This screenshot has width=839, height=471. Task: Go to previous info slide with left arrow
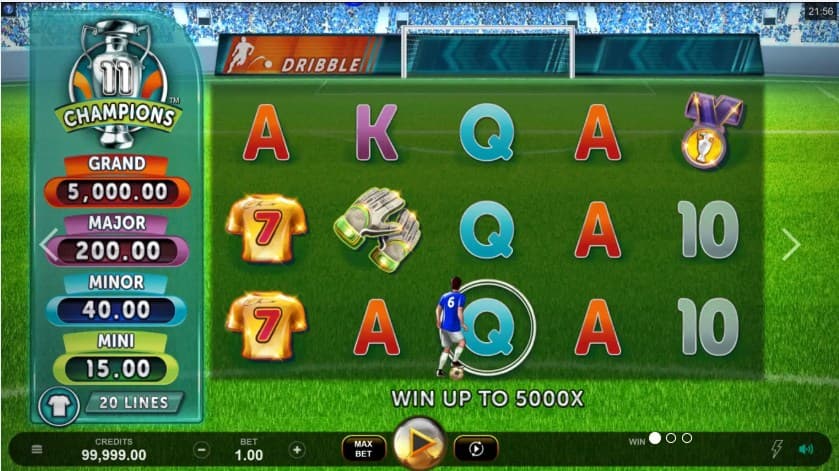(x=48, y=244)
